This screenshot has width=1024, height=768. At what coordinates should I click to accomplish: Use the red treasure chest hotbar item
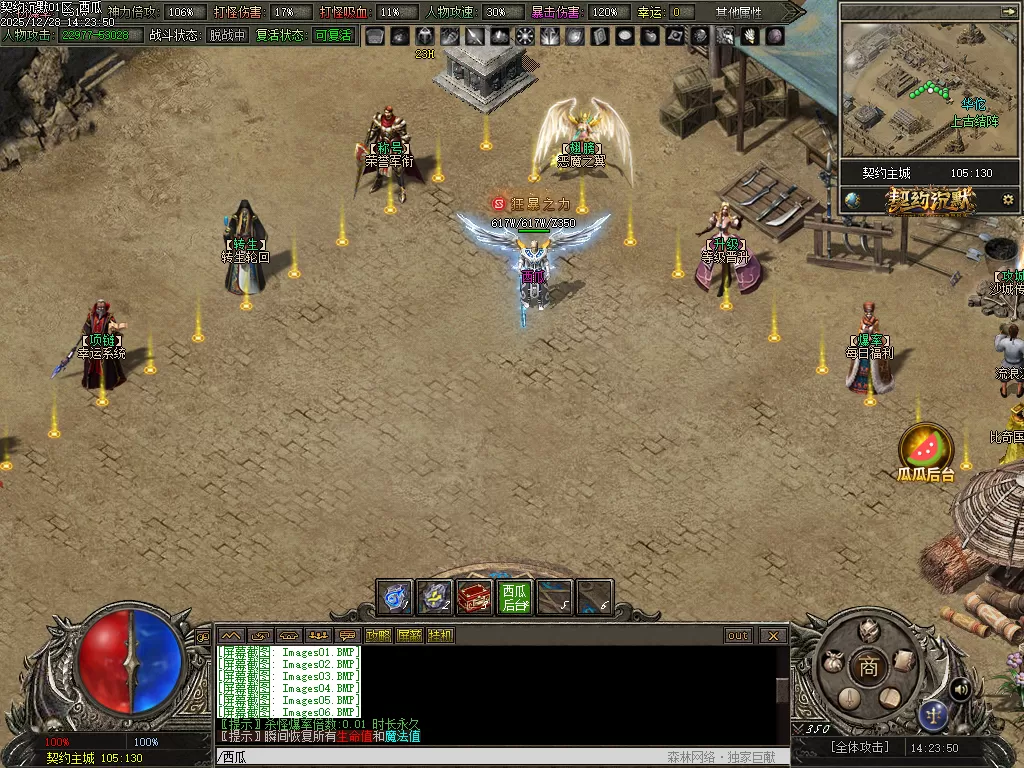pos(475,598)
